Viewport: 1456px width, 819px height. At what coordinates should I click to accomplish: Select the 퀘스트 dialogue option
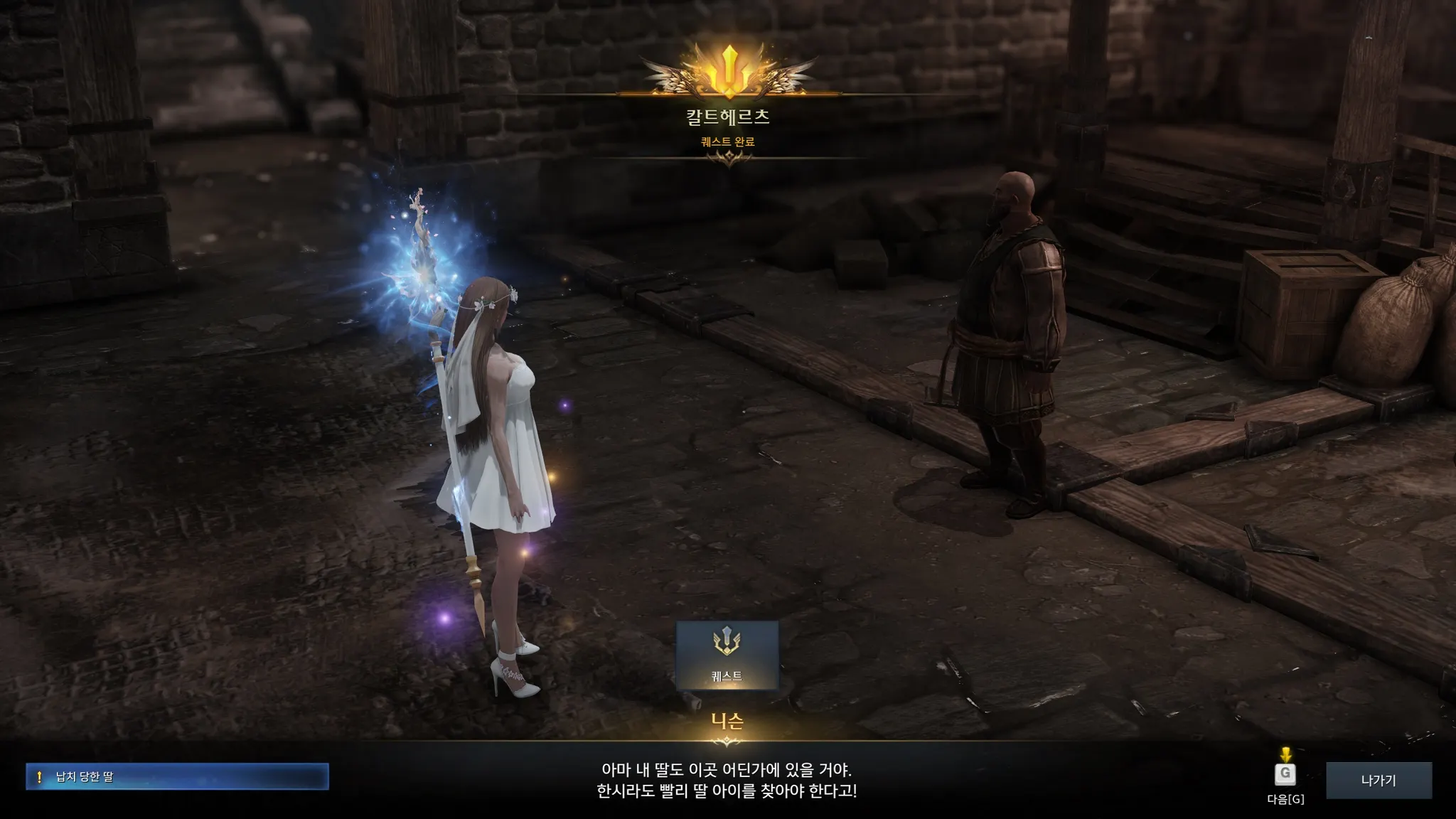click(x=727, y=655)
